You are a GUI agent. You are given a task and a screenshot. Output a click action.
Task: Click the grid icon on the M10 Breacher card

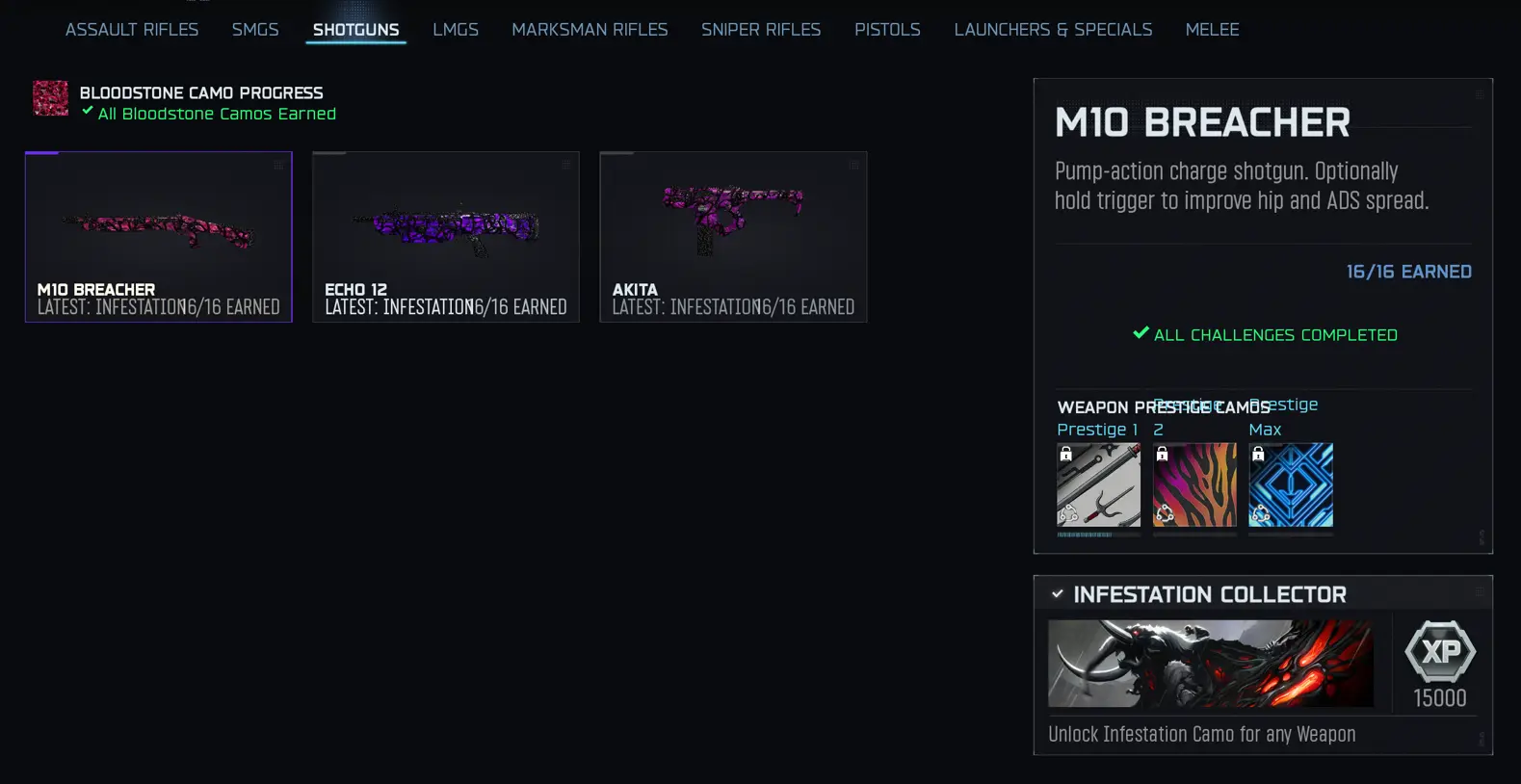[278, 165]
